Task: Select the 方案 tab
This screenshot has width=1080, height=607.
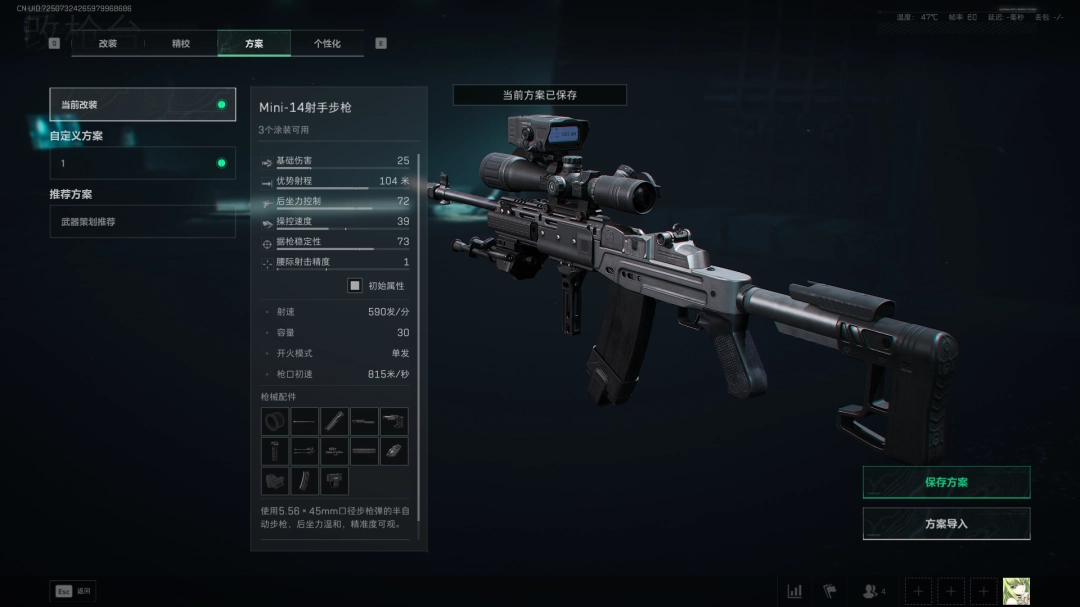Action: coord(254,44)
